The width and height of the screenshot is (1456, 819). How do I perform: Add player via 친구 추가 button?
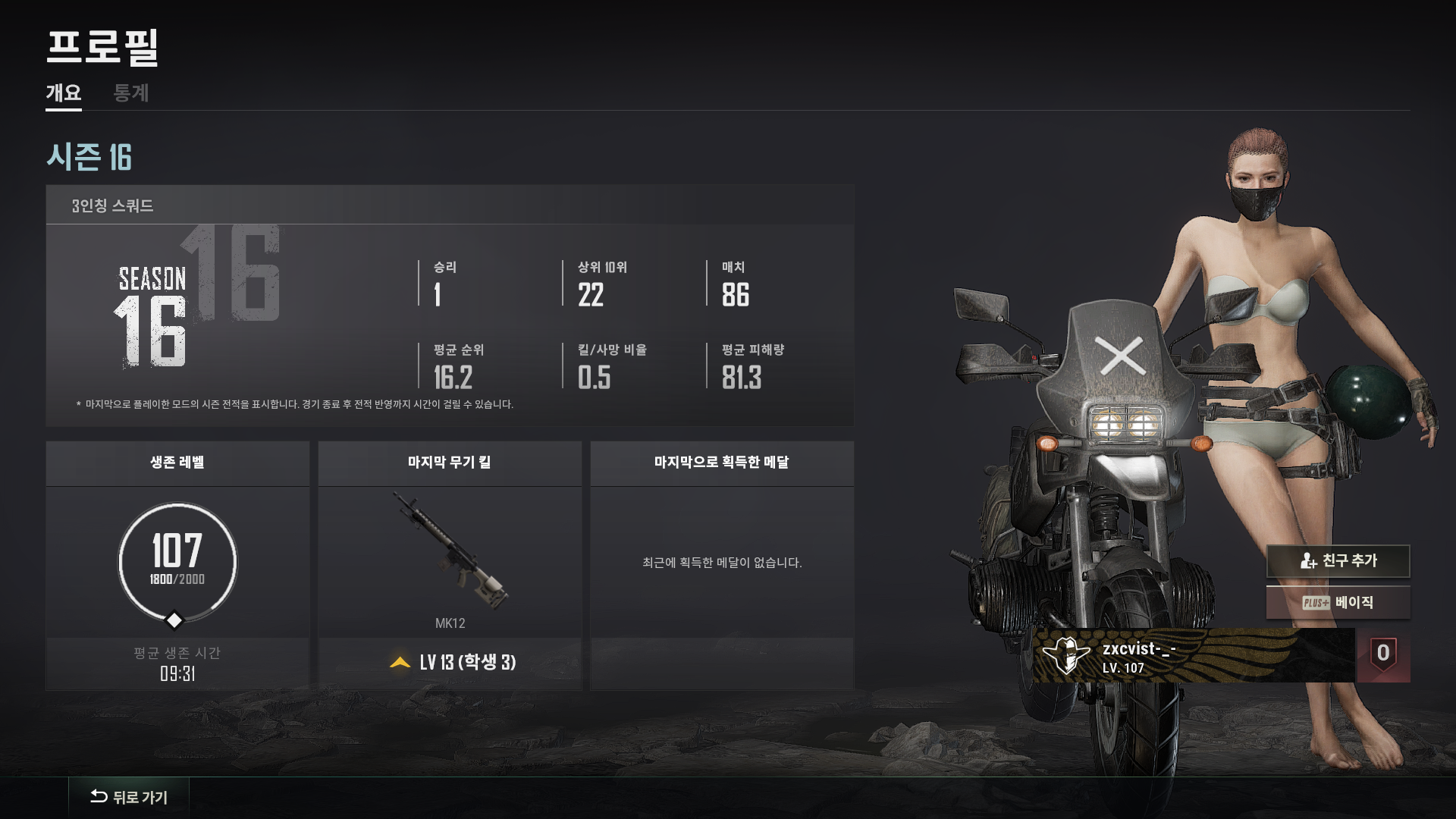1338,561
